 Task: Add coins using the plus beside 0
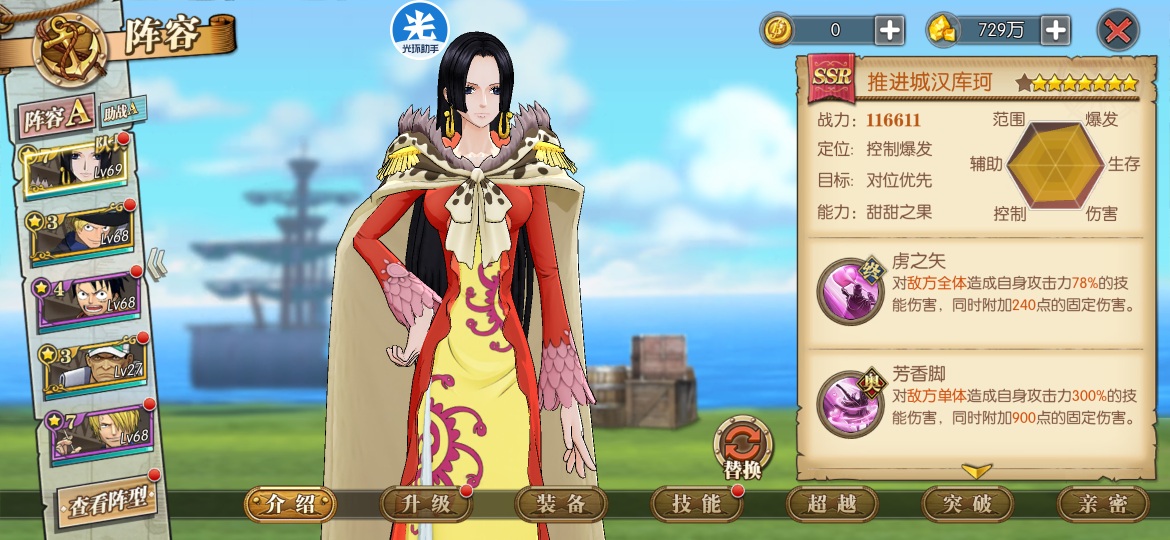point(890,30)
